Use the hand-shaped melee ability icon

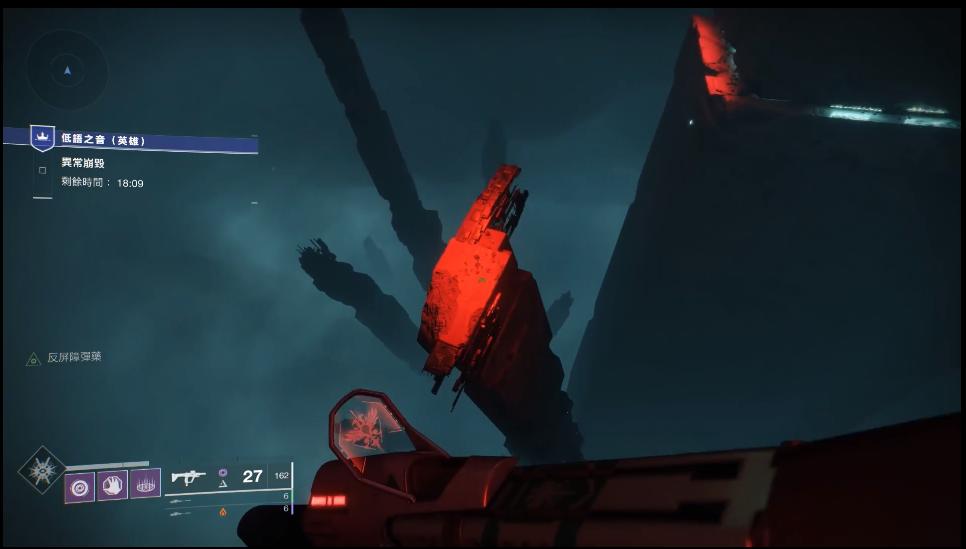coord(112,485)
